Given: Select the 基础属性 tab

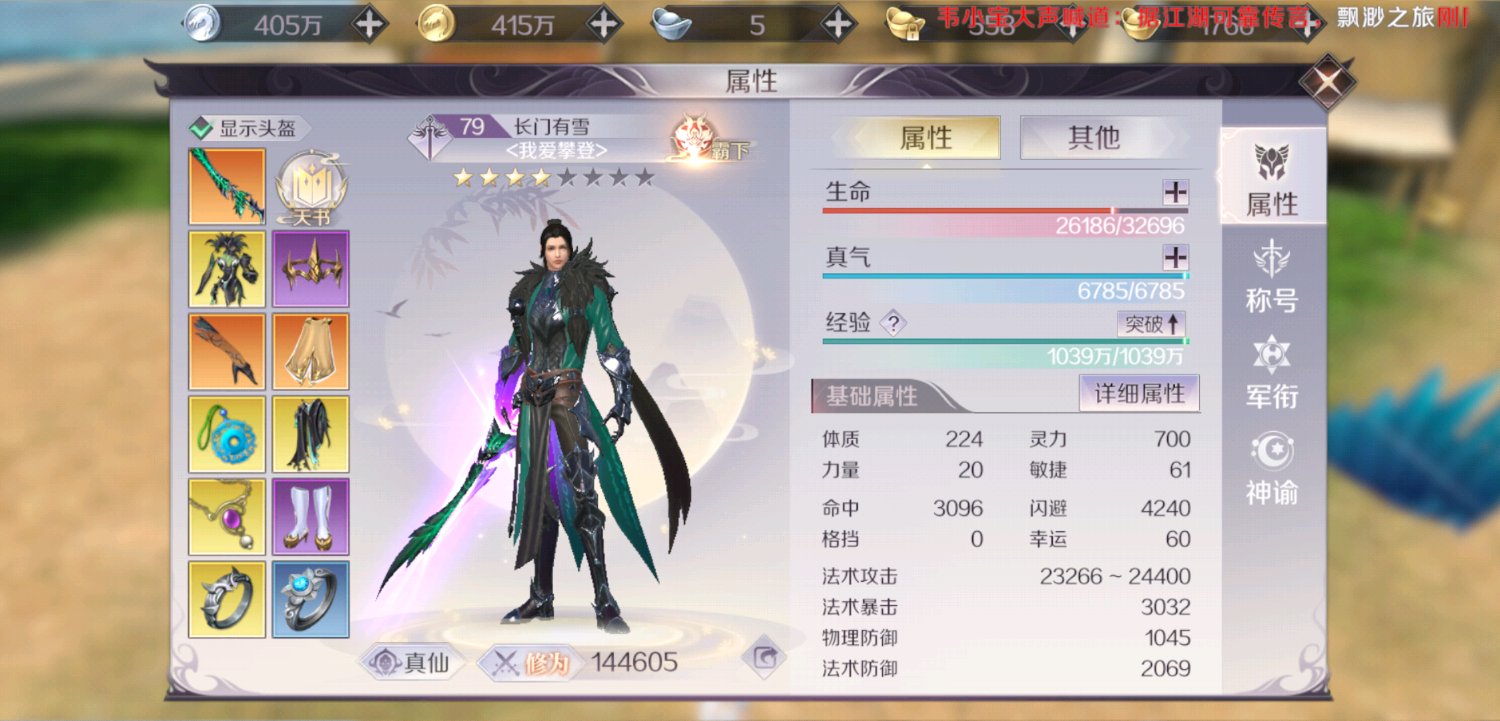Looking at the screenshot, I should click(x=870, y=395).
